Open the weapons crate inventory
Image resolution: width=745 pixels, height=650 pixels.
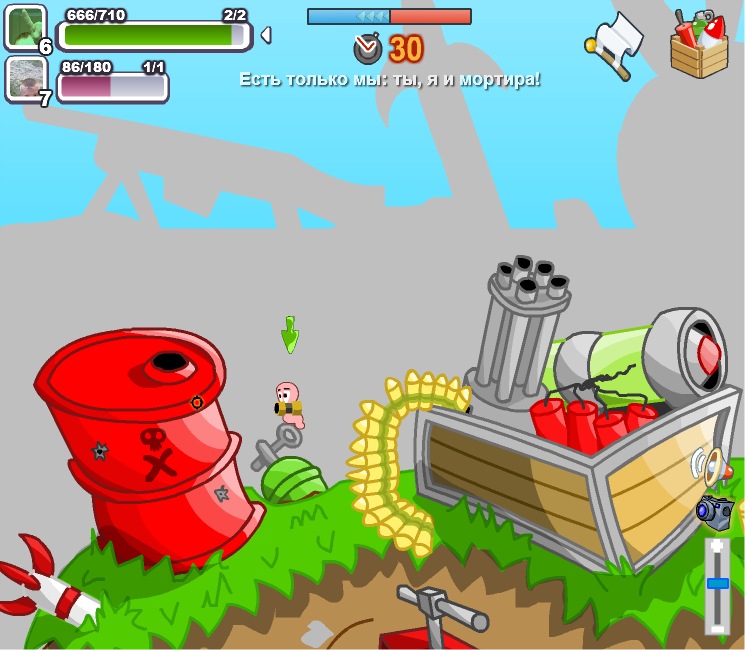tap(699, 45)
